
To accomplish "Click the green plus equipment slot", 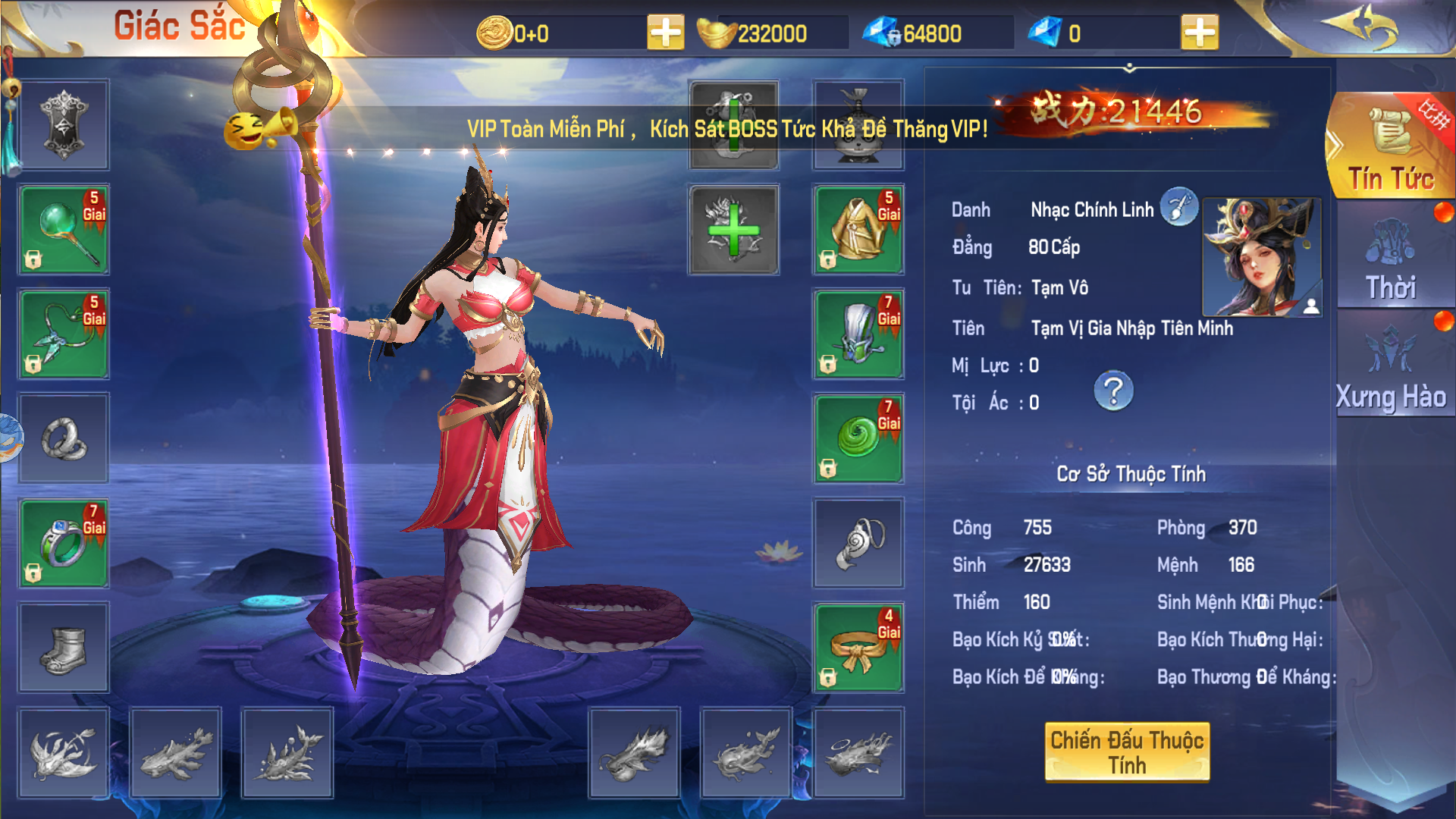I will click(x=733, y=229).
